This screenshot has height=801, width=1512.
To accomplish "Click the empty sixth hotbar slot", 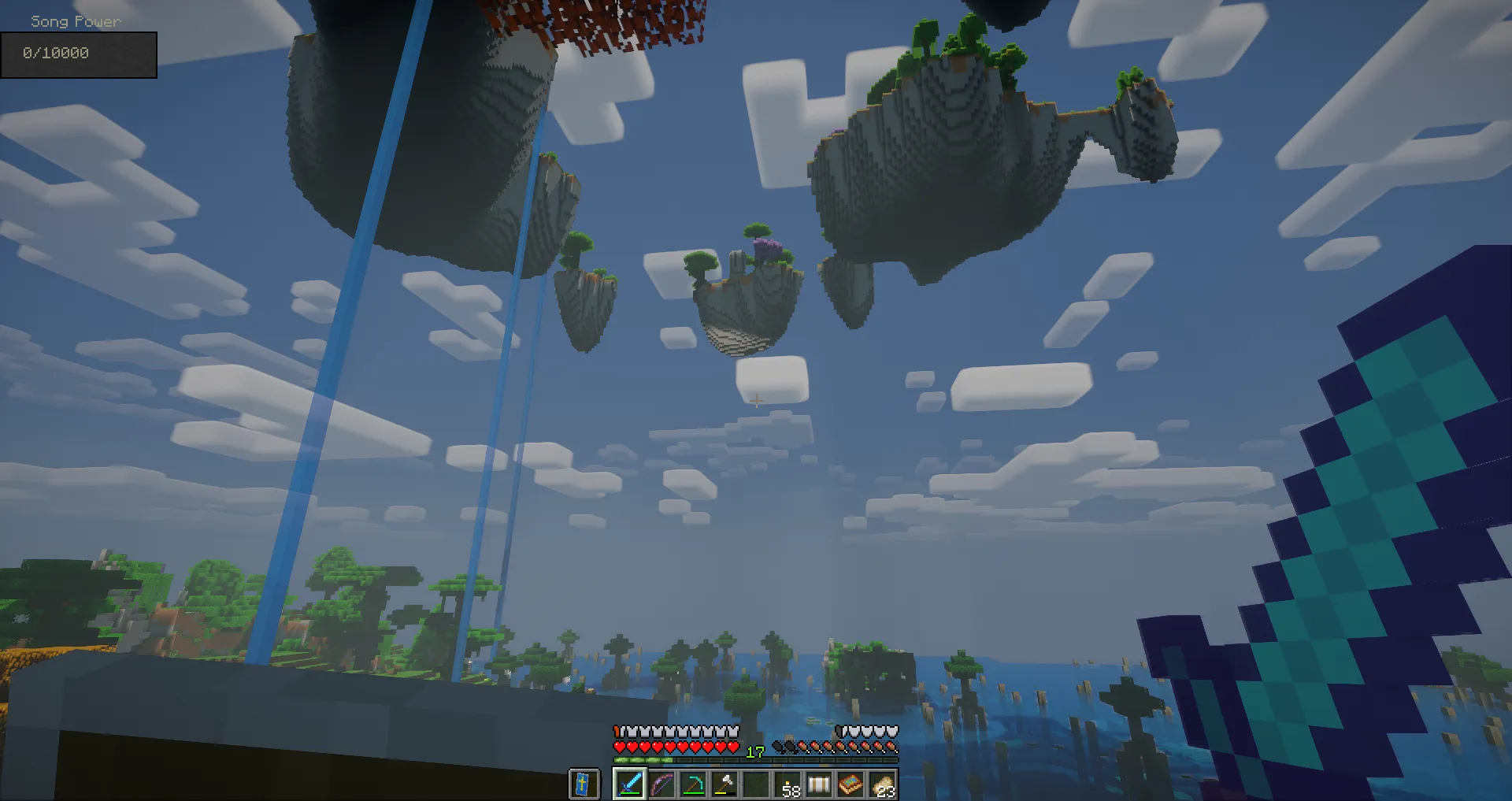I will coord(758,784).
